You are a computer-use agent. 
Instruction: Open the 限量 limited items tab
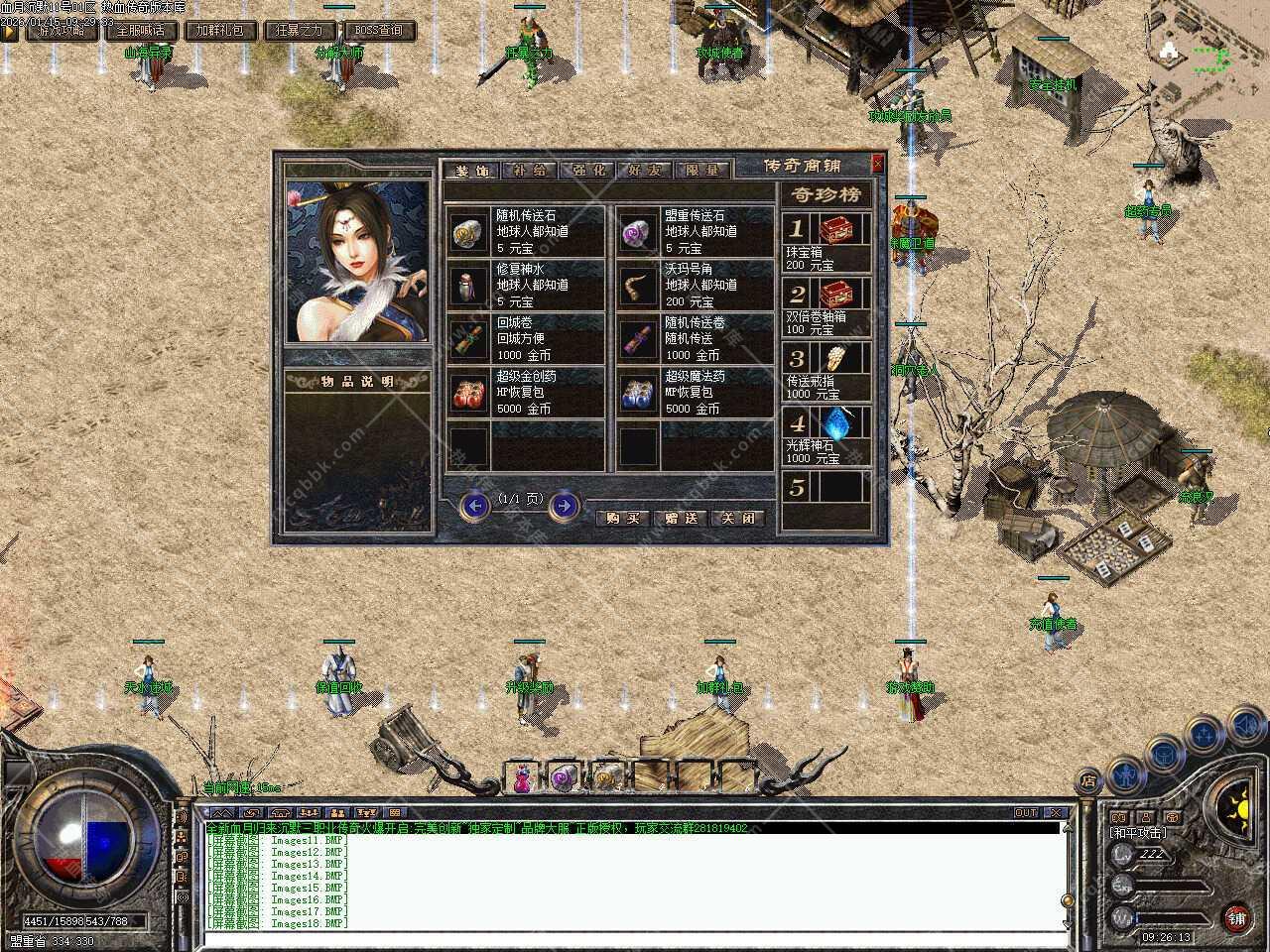[x=702, y=171]
